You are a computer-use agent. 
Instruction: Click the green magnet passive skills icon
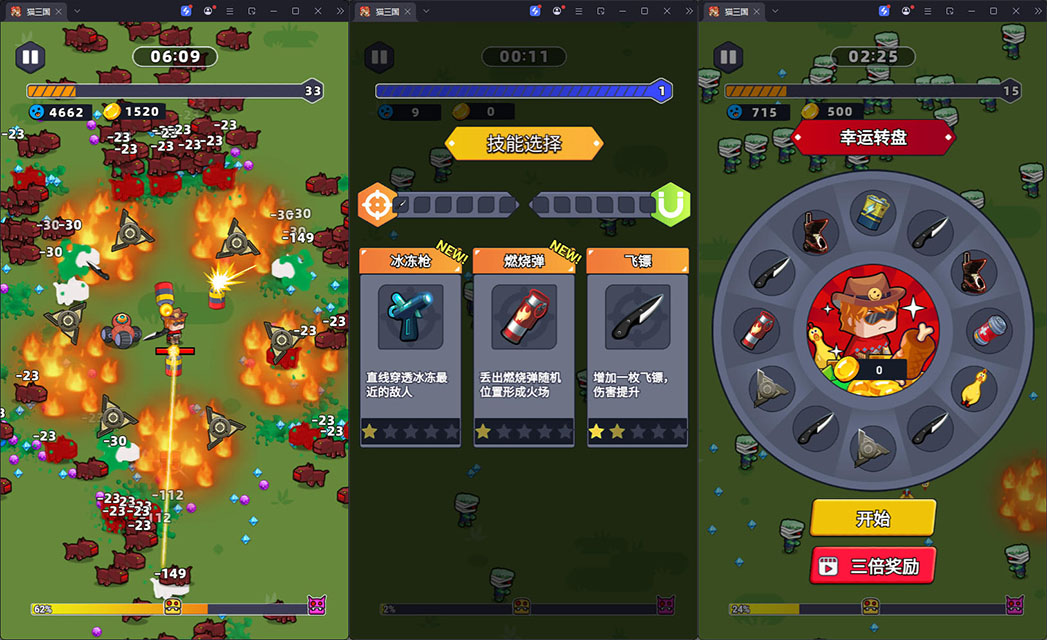pyautogui.click(x=670, y=204)
